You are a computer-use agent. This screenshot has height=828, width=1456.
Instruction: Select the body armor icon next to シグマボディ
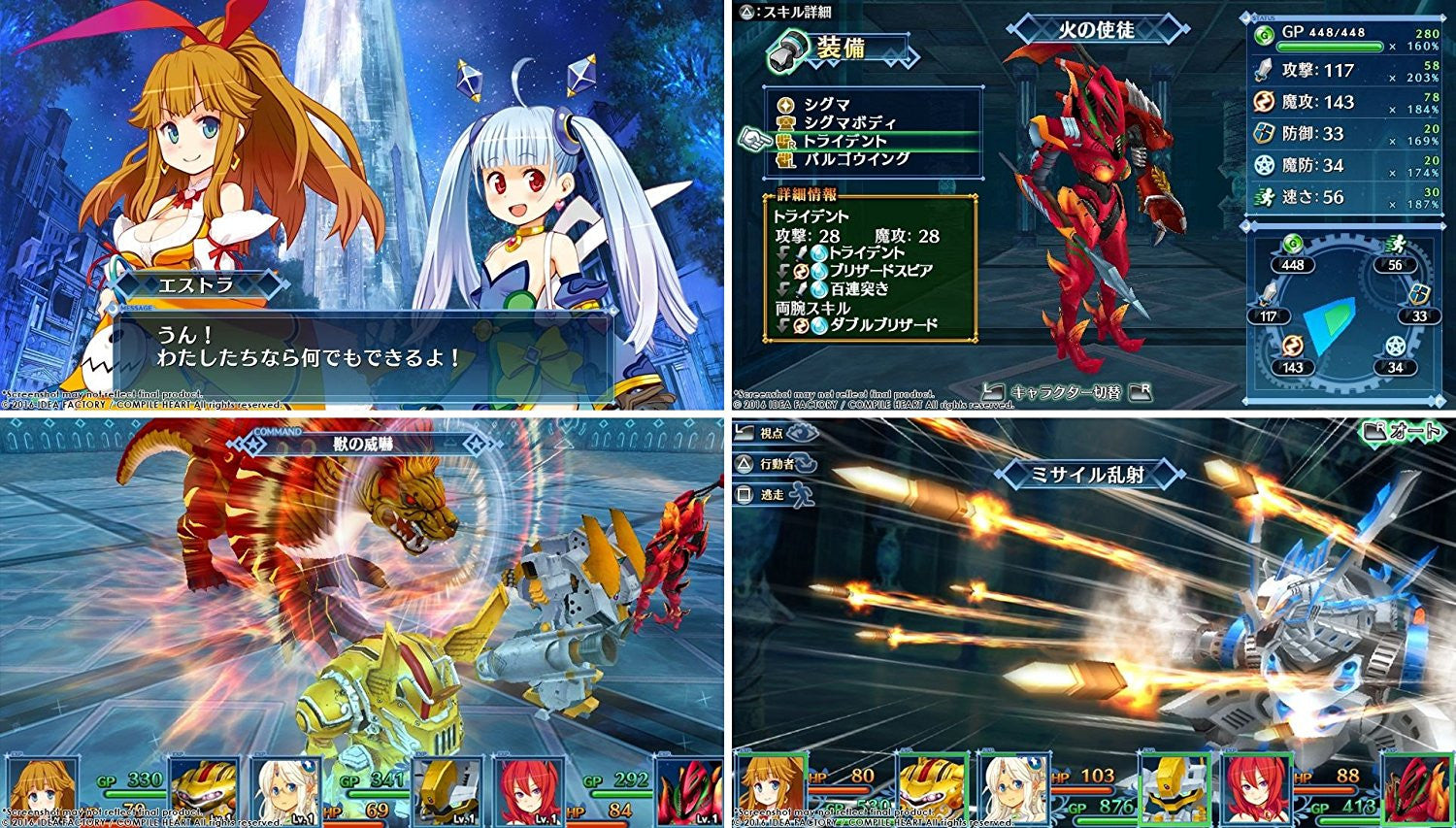[x=785, y=123]
